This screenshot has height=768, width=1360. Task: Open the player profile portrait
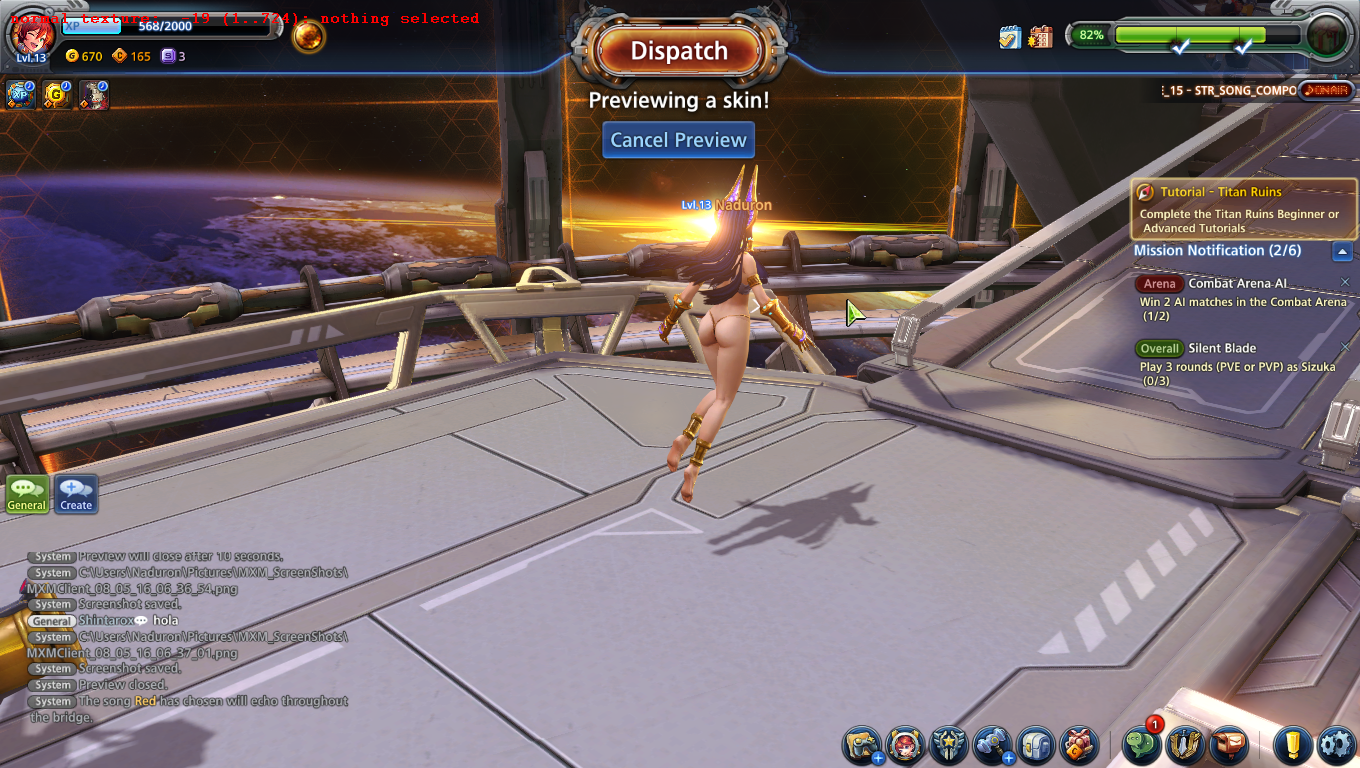click(30, 34)
